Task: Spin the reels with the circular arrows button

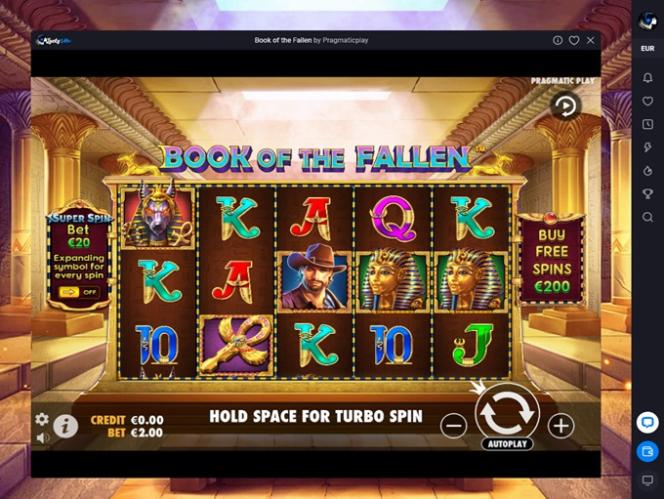Action: coord(507,412)
